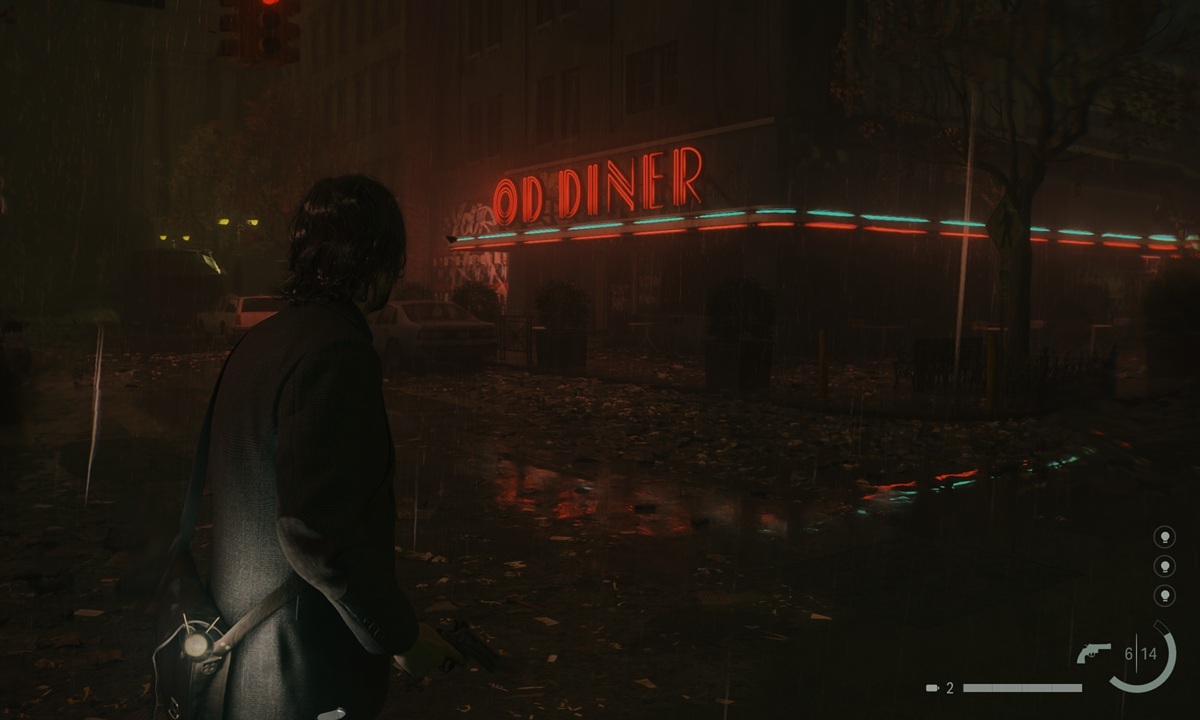Select the revolver weapon icon

click(x=1093, y=654)
